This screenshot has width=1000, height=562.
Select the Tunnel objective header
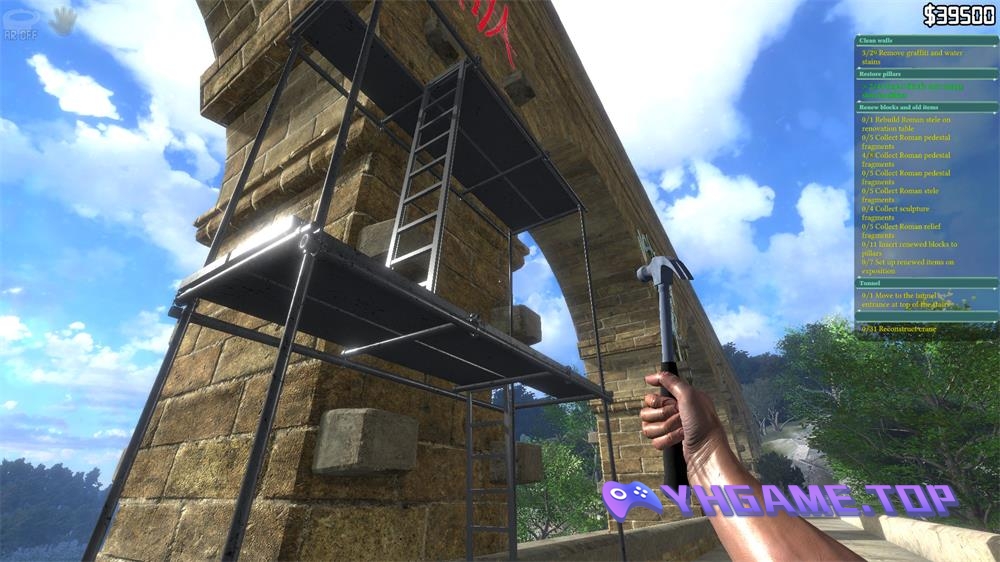(869, 283)
